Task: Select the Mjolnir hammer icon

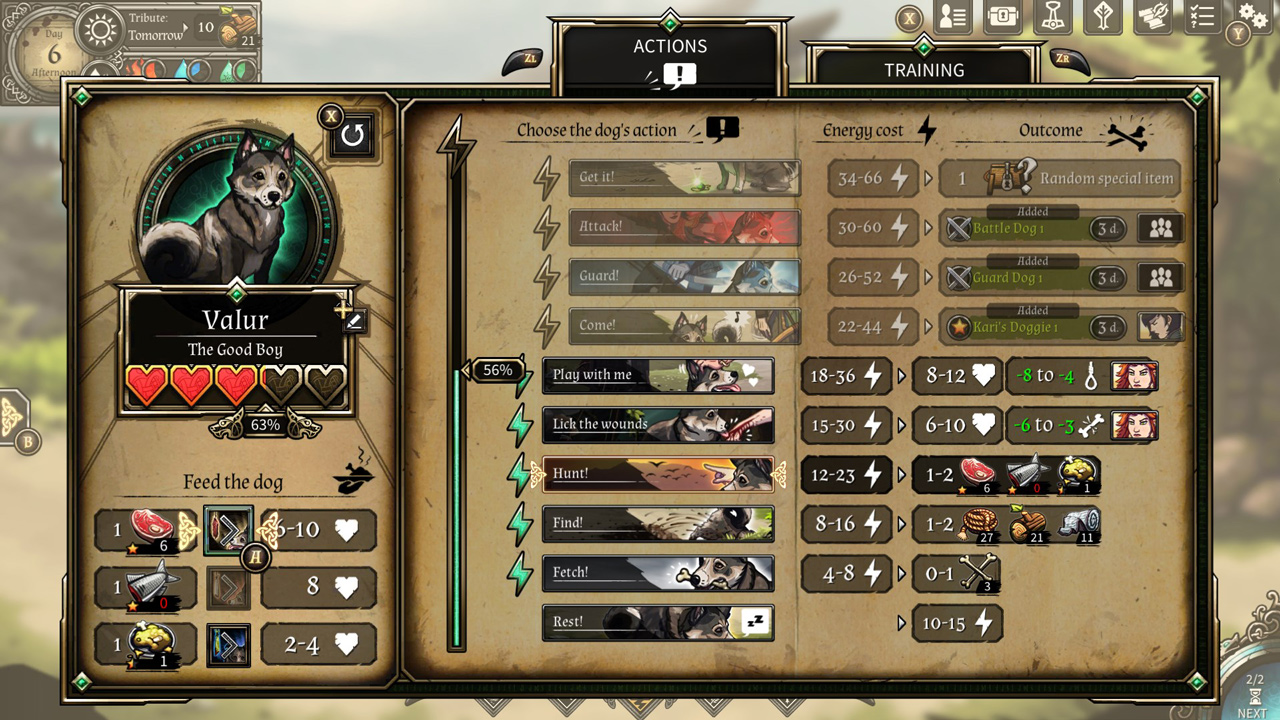Action: [1052, 17]
